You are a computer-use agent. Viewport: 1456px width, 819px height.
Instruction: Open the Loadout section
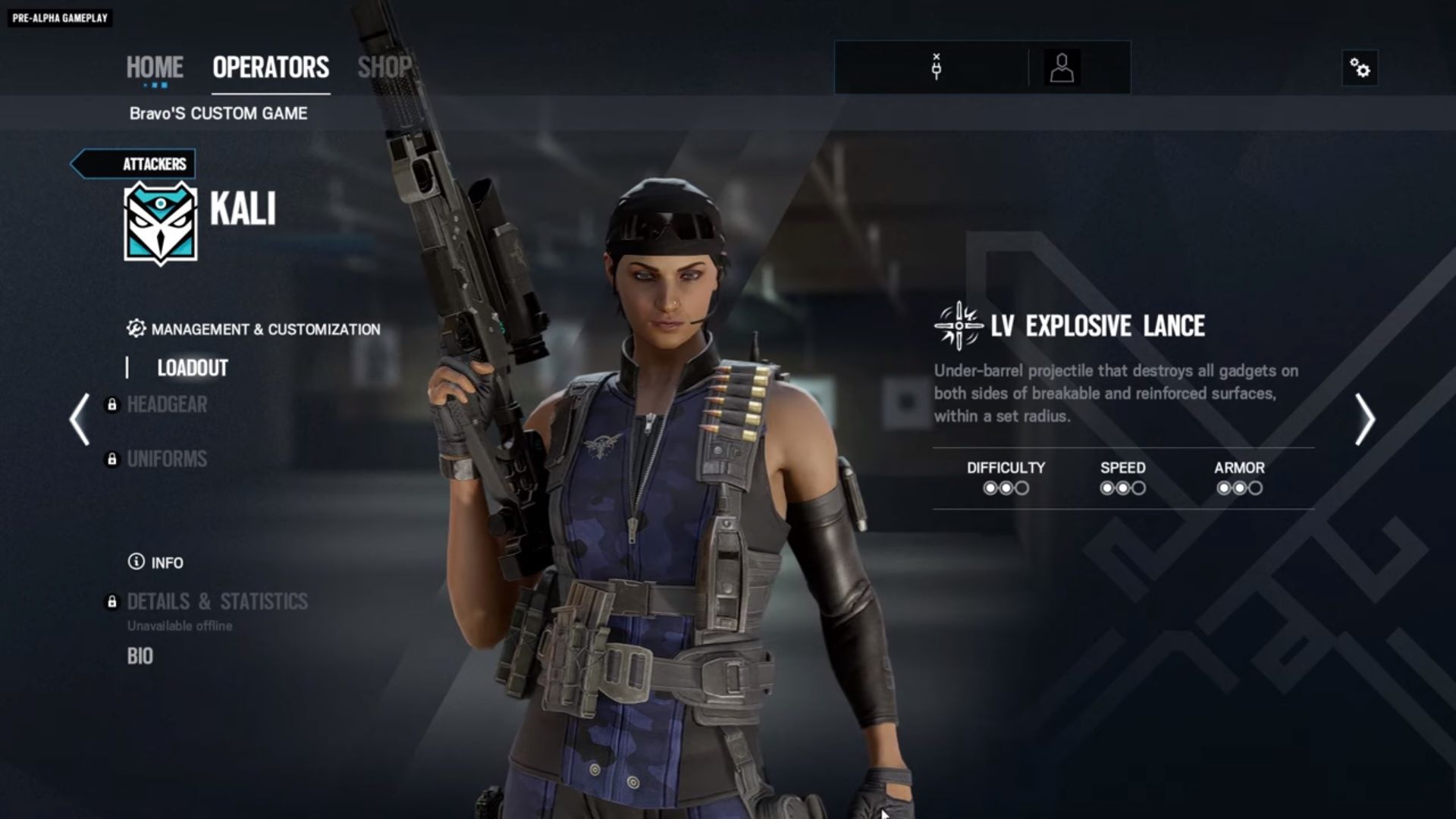(190, 369)
